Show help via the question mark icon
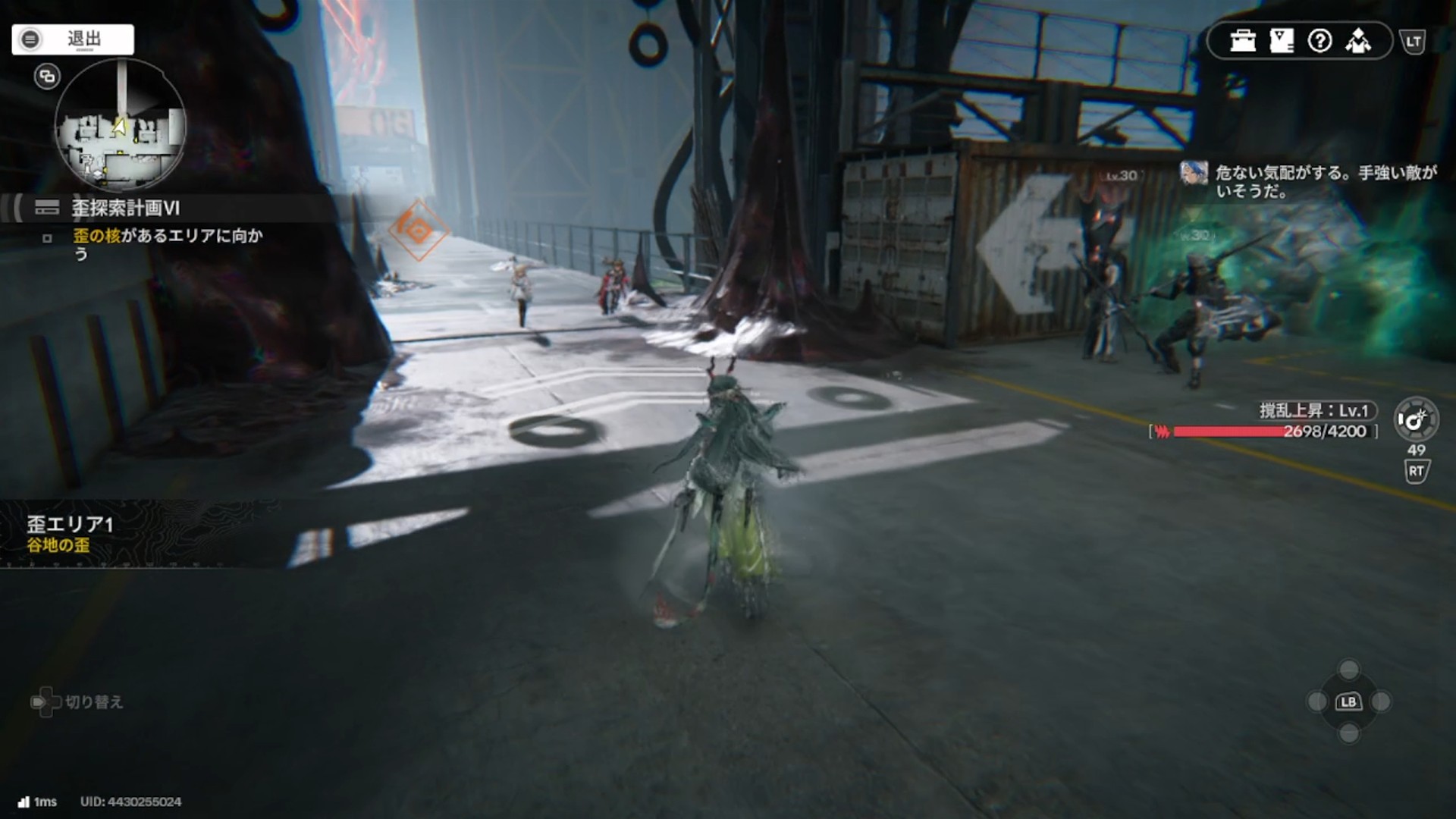Image resolution: width=1456 pixels, height=819 pixels. tap(1320, 41)
